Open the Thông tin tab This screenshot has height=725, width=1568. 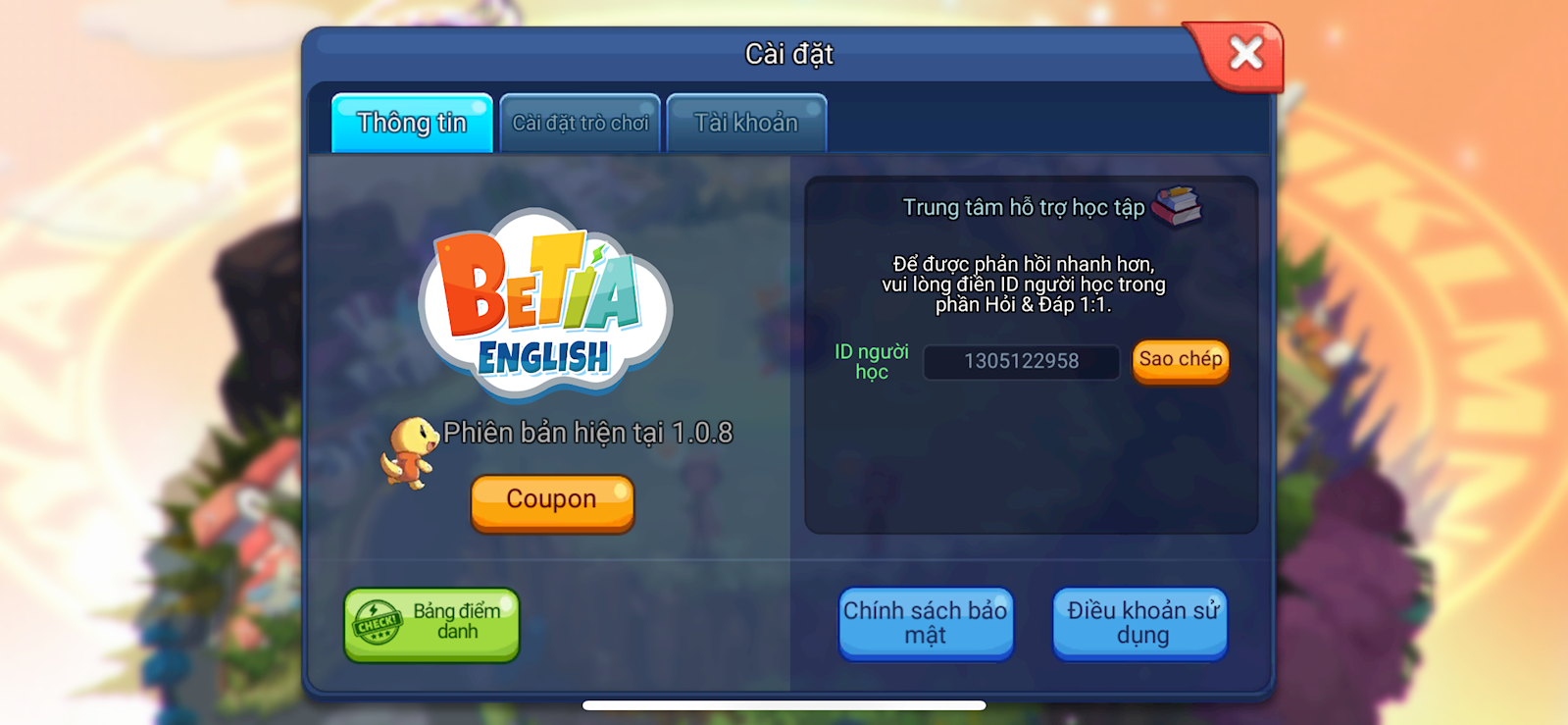tap(411, 124)
